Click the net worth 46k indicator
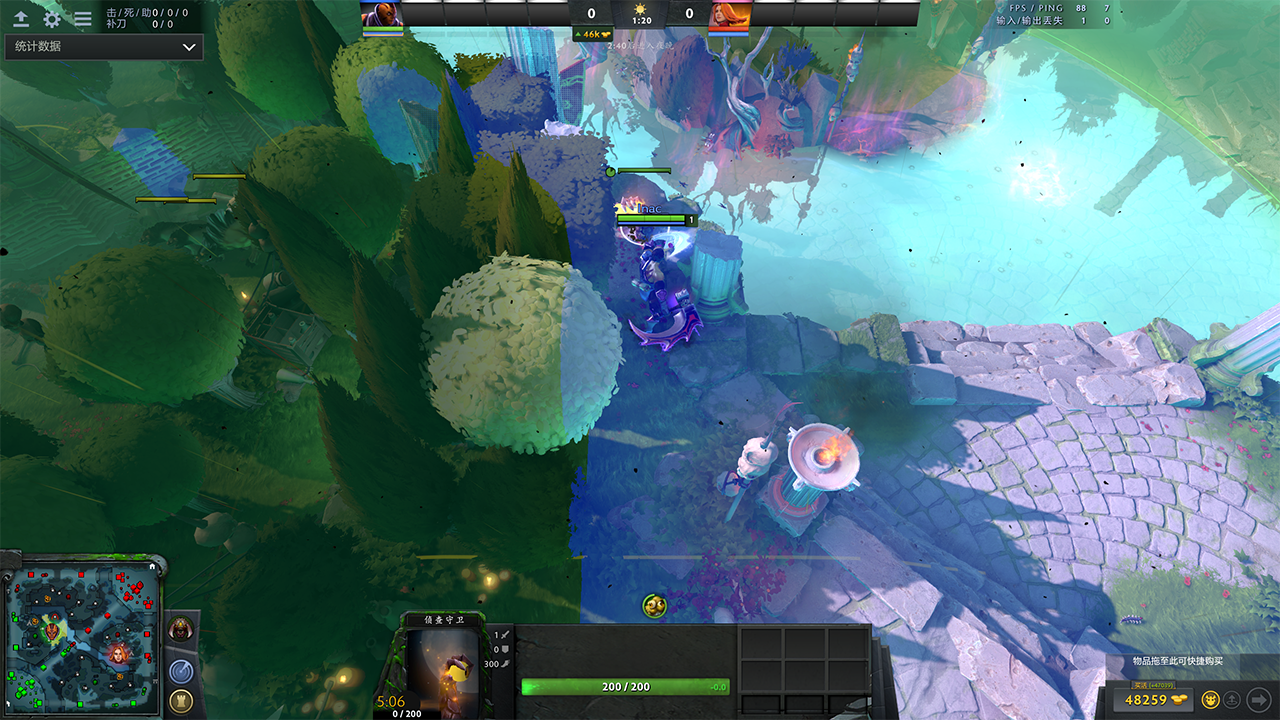This screenshot has height=720, width=1280. tap(592, 35)
